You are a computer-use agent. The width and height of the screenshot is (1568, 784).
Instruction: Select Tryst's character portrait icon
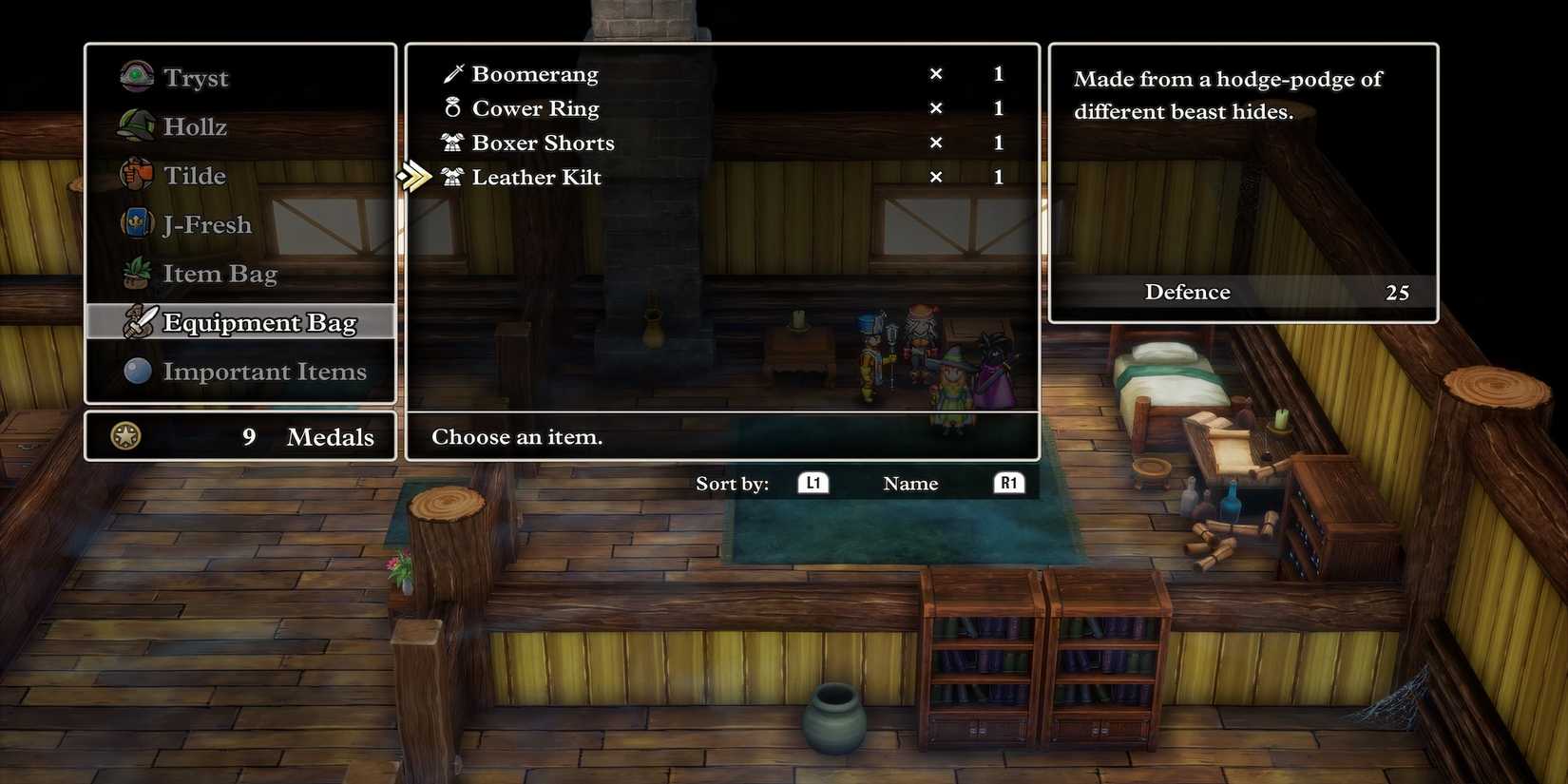[136, 76]
